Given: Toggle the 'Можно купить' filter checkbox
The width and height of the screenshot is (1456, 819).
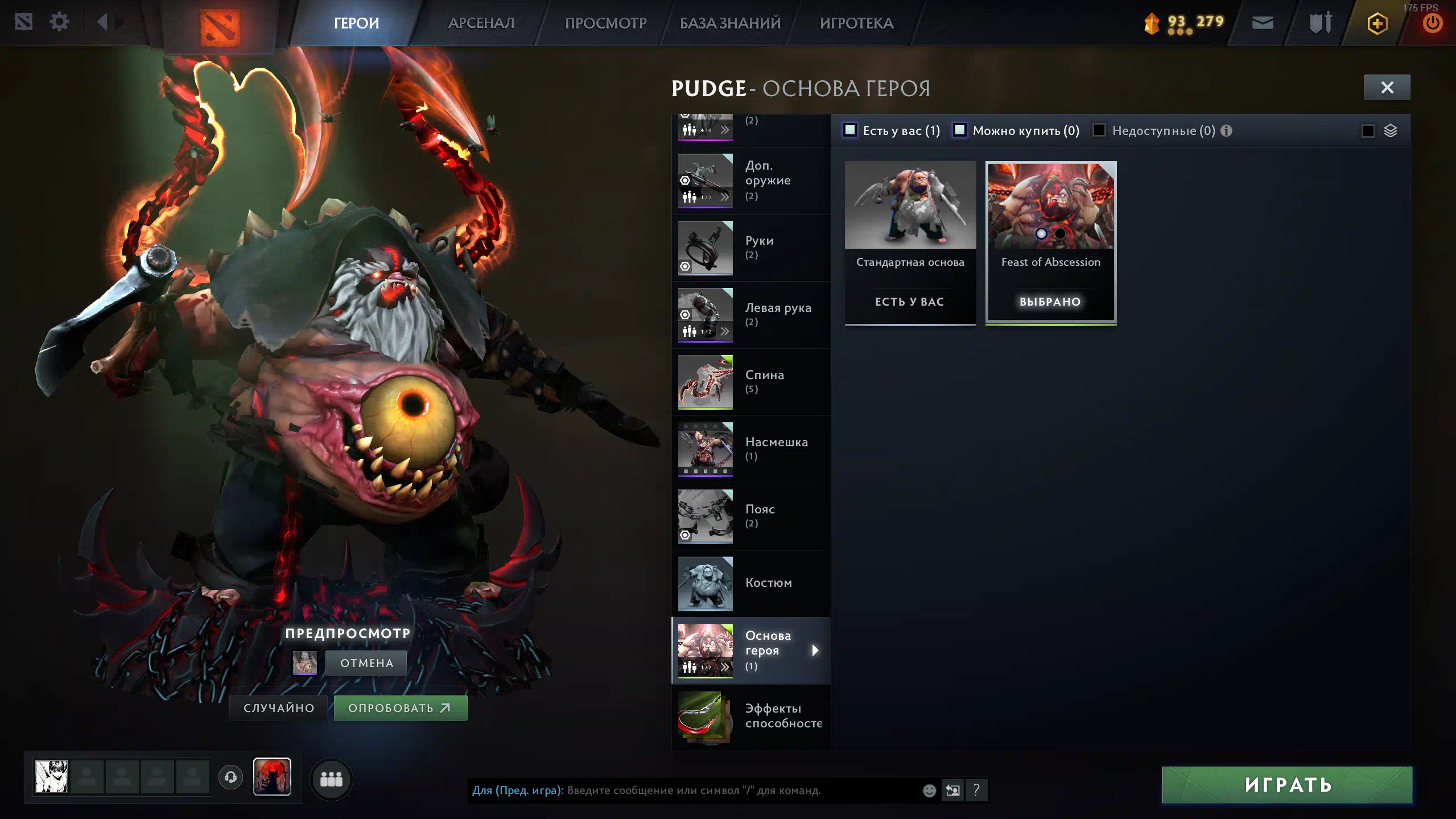Looking at the screenshot, I should point(960,130).
